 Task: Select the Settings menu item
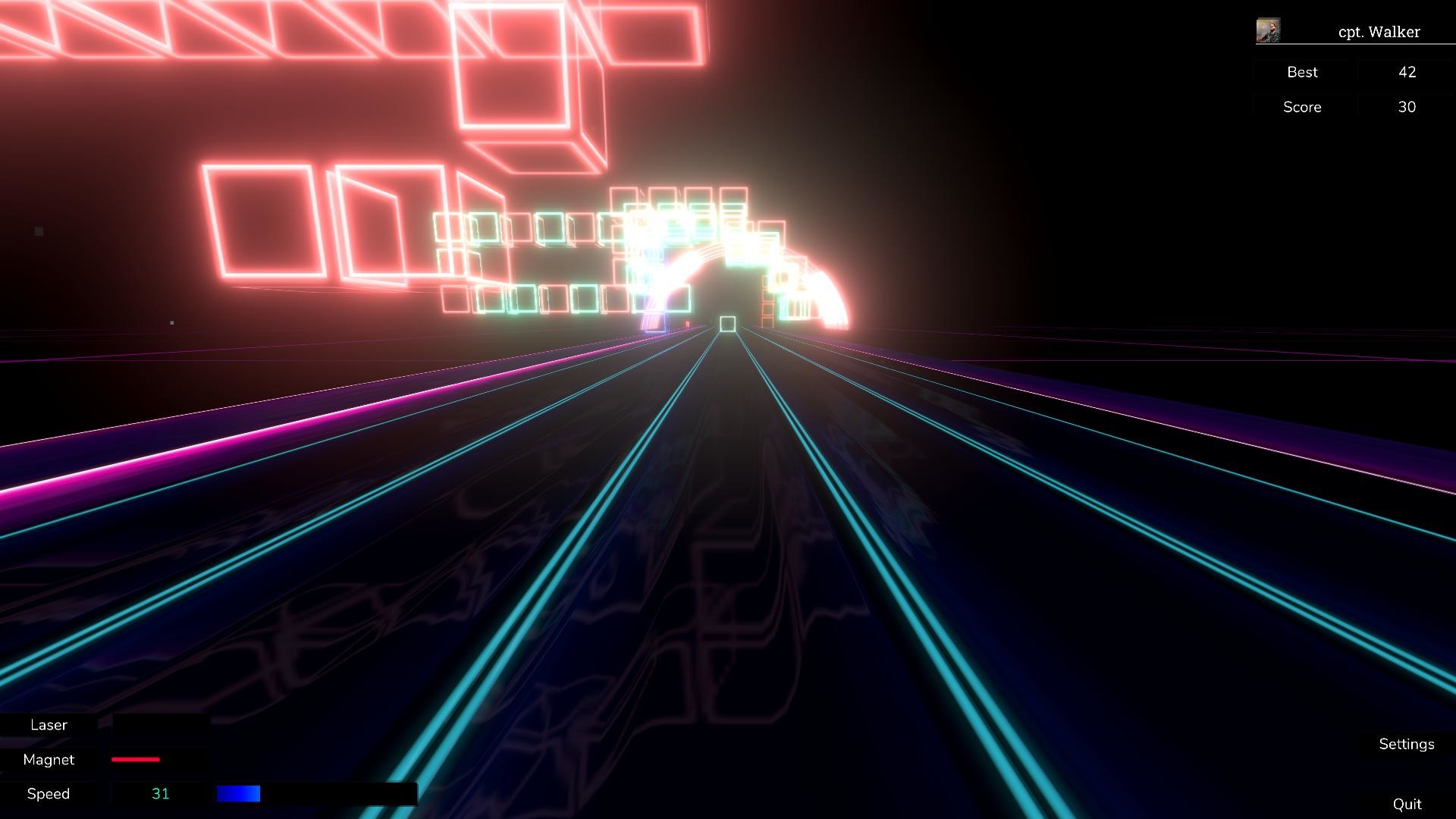(x=1407, y=744)
